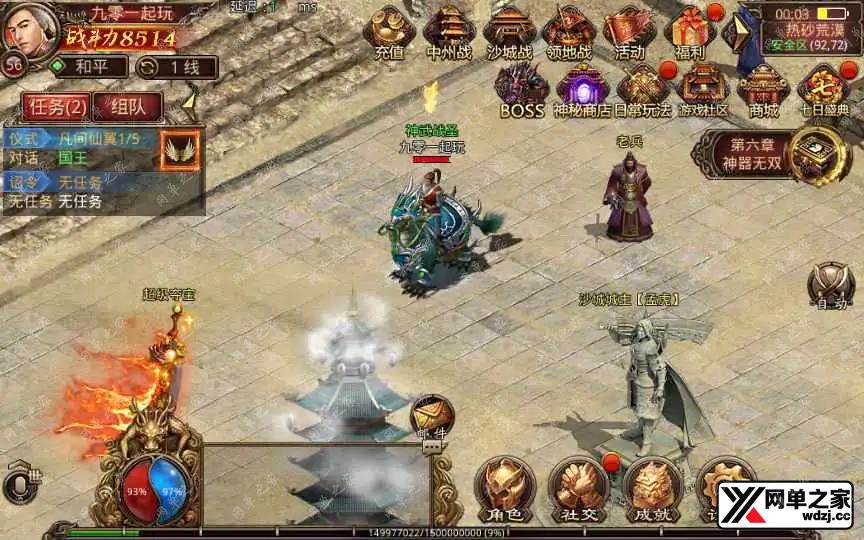Open the 沙城战 siege event
The image size is (864, 540).
[x=510, y=30]
